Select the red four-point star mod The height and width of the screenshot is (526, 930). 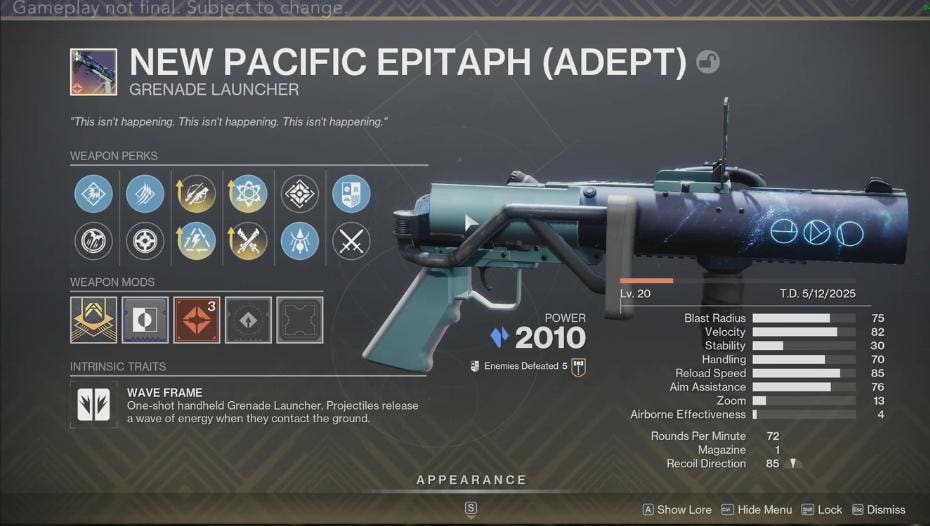pyautogui.click(x=196, y=319)
